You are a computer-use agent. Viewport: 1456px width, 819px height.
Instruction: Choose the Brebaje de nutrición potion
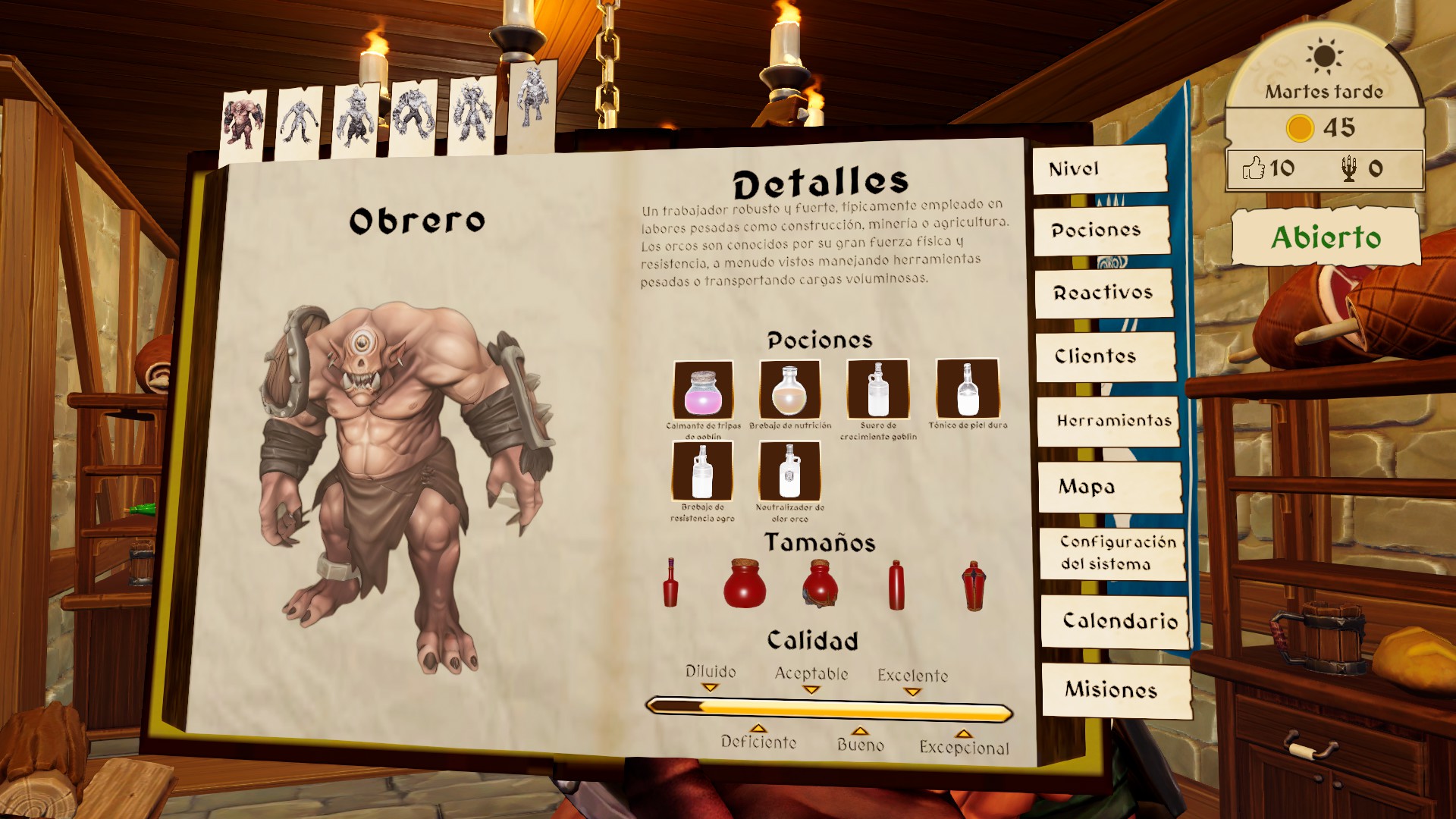pyautogui.click(x=789, y=390)
